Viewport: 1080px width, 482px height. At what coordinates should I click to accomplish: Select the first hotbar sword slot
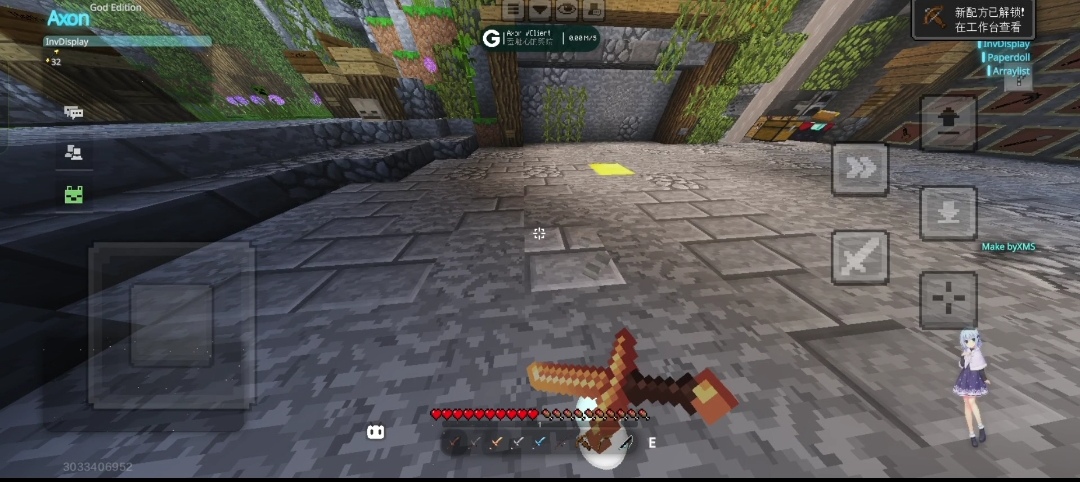pyautogui.click(x=455, y=442)
